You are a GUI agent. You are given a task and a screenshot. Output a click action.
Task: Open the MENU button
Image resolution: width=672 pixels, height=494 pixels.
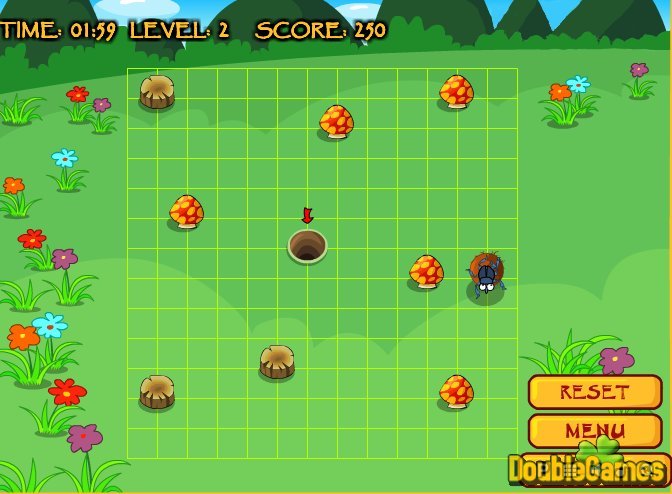coord(594,430)
